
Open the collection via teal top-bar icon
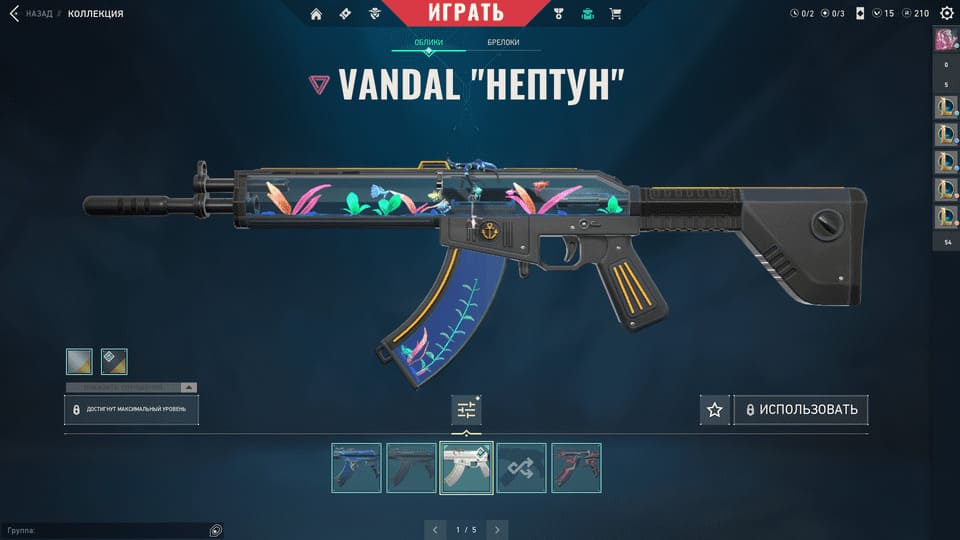pyautogui.click(x=587, y=14)
